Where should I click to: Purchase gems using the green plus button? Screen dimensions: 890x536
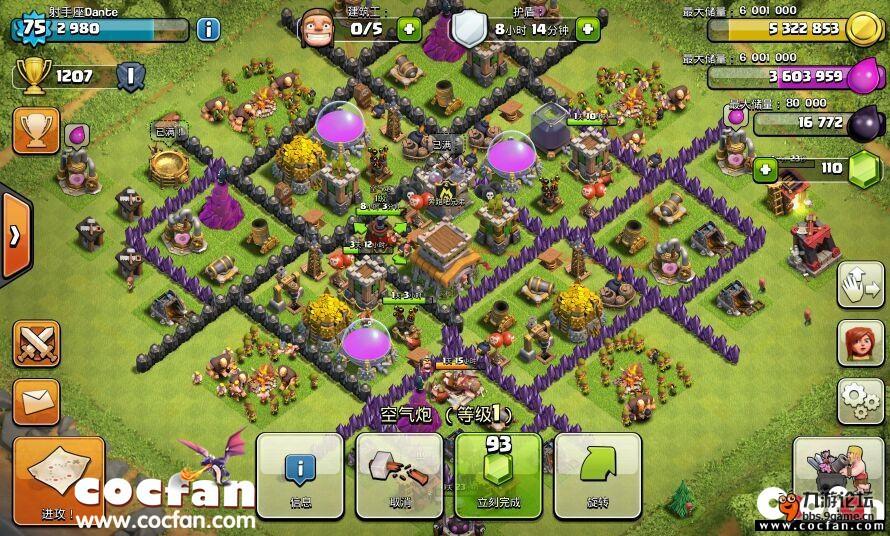(x=767, y=169)
